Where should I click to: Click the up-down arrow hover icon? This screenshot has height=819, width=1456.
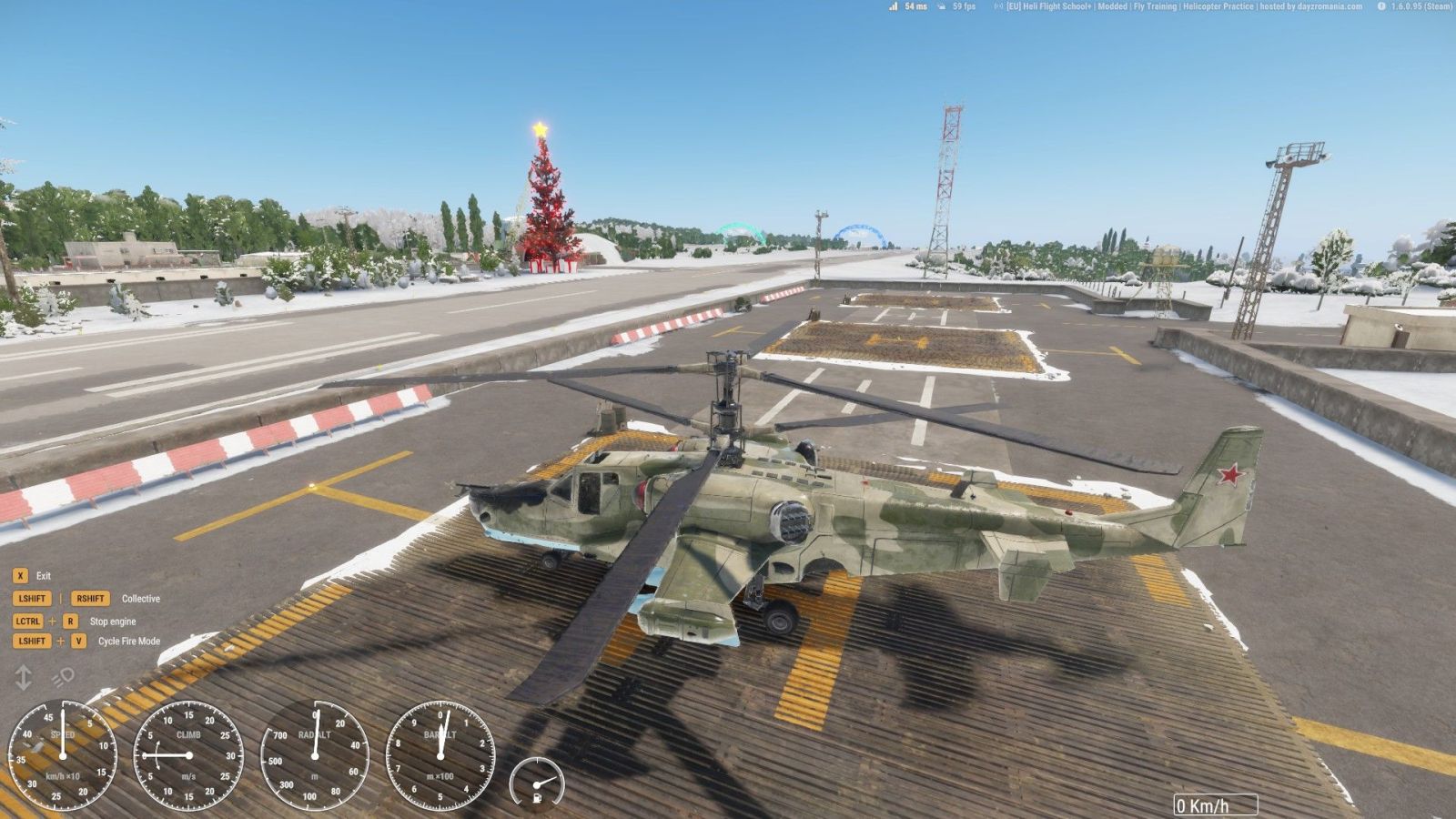point(23,677)
